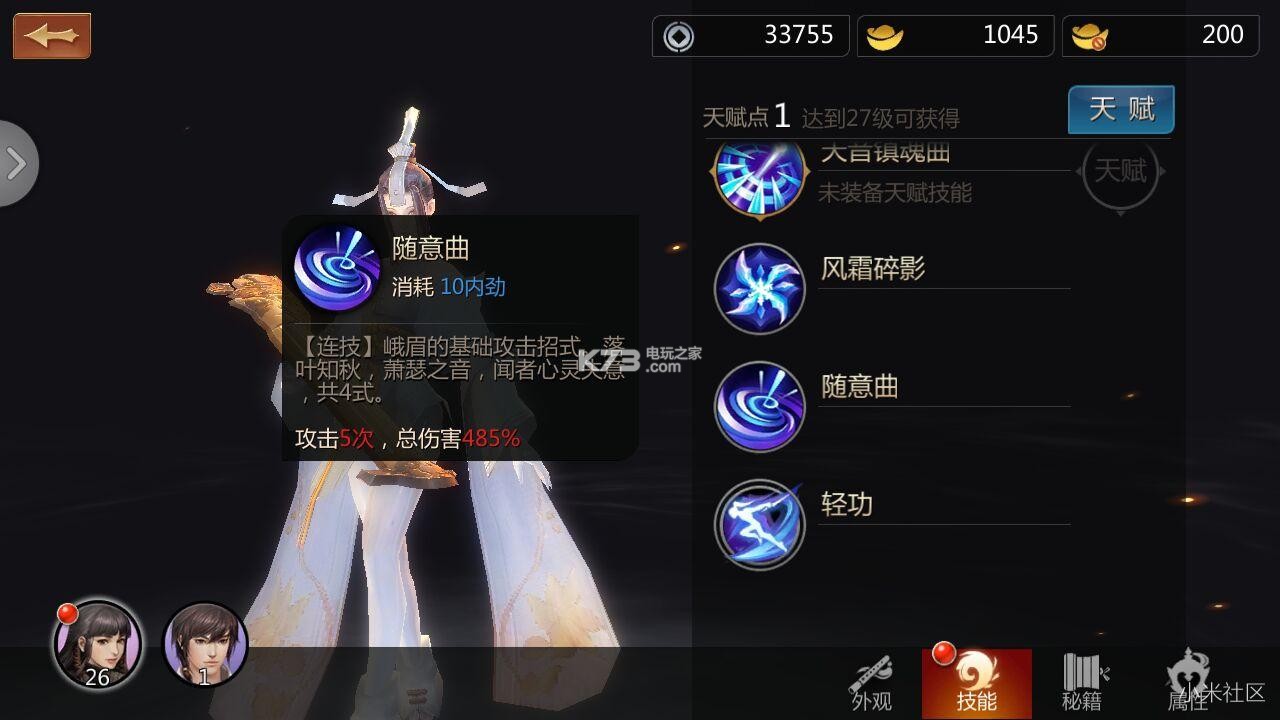Image resolution: width=1280 pixels, height=720 pixels.
Task: Click the back arrow in top-left corner
Action: pos(51,34)
